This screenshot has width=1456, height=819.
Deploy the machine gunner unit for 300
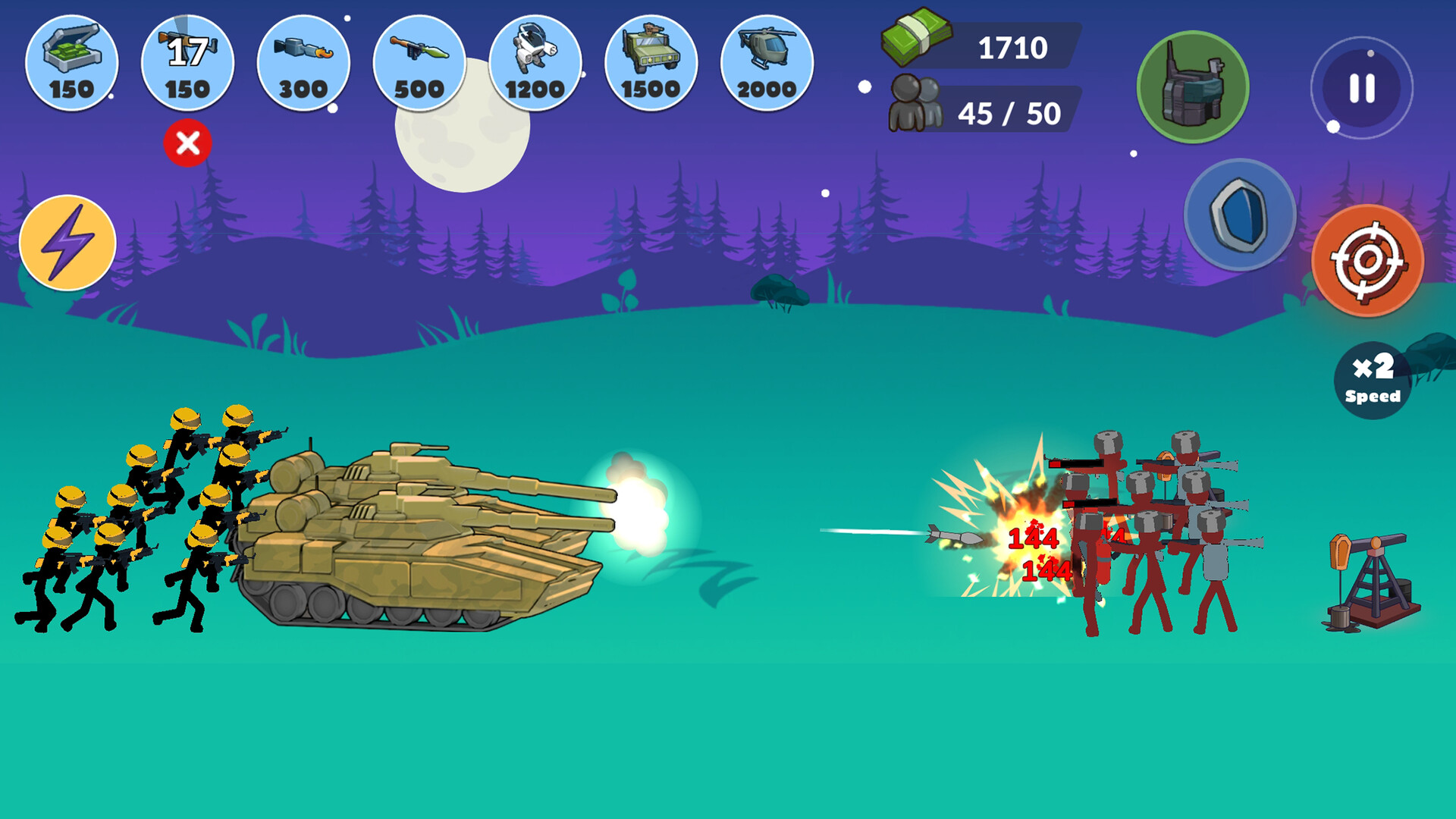(303, 64)
